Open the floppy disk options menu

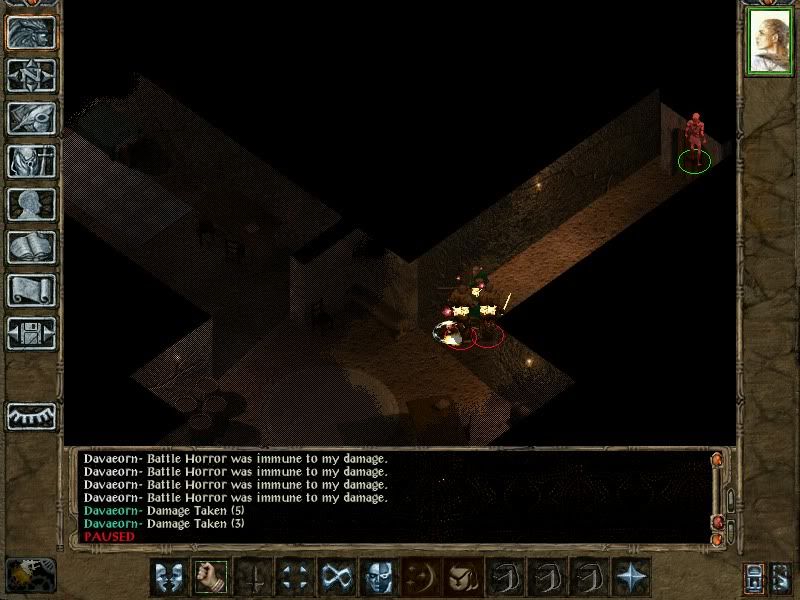[x=31, y=332]
